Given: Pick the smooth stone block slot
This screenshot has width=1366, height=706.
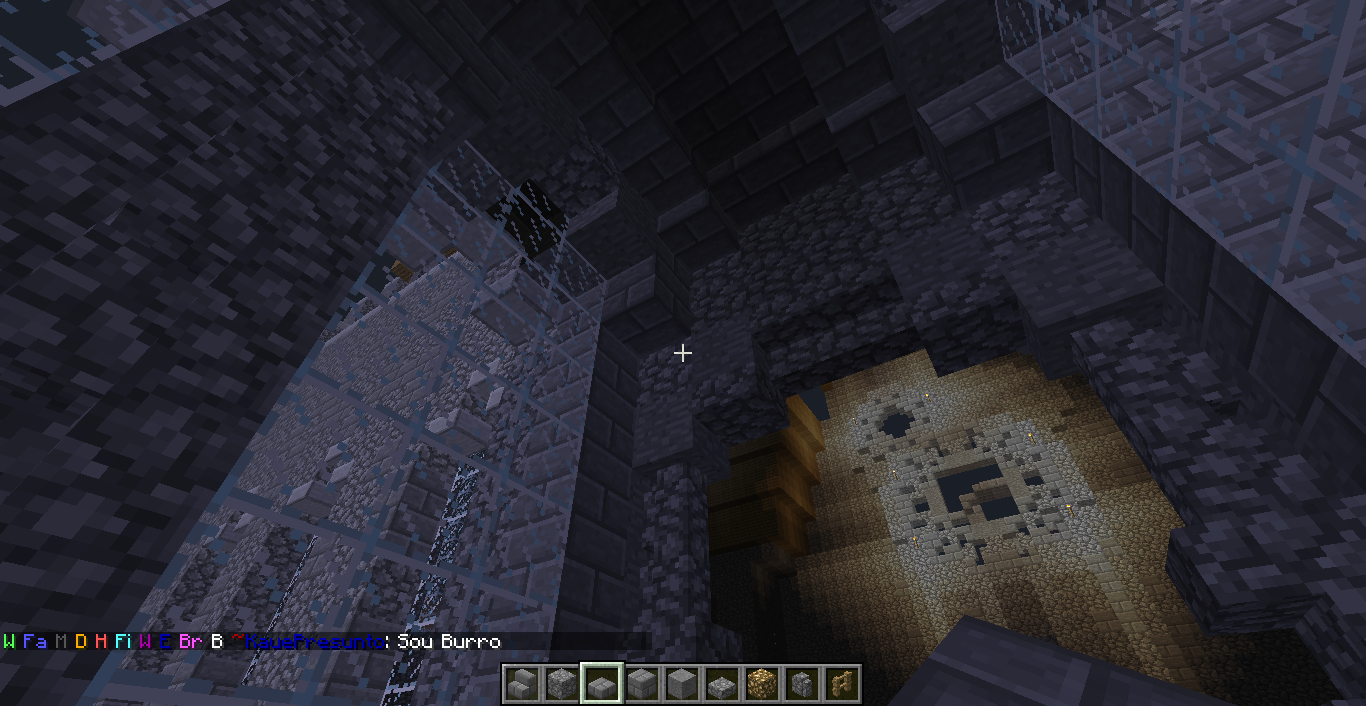Looking at the screenshot, I should (681, 684).
